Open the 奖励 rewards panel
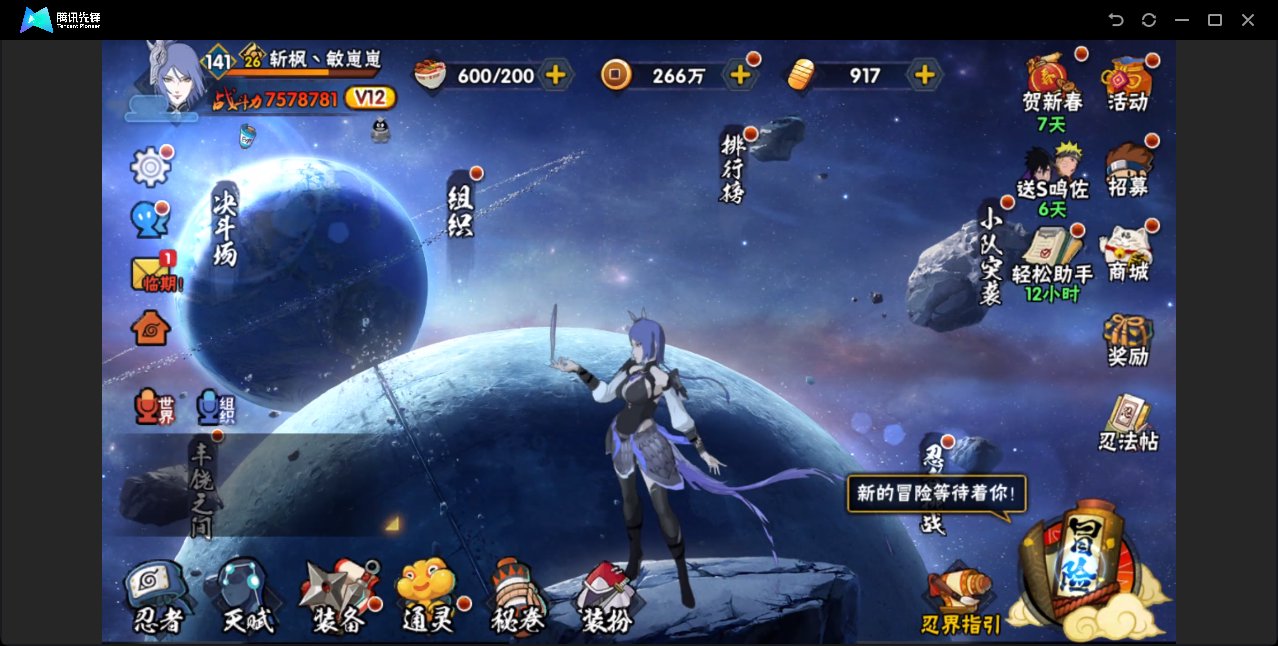The height and width of the screenshot is (646, 1278). [x=1128, y=340]
